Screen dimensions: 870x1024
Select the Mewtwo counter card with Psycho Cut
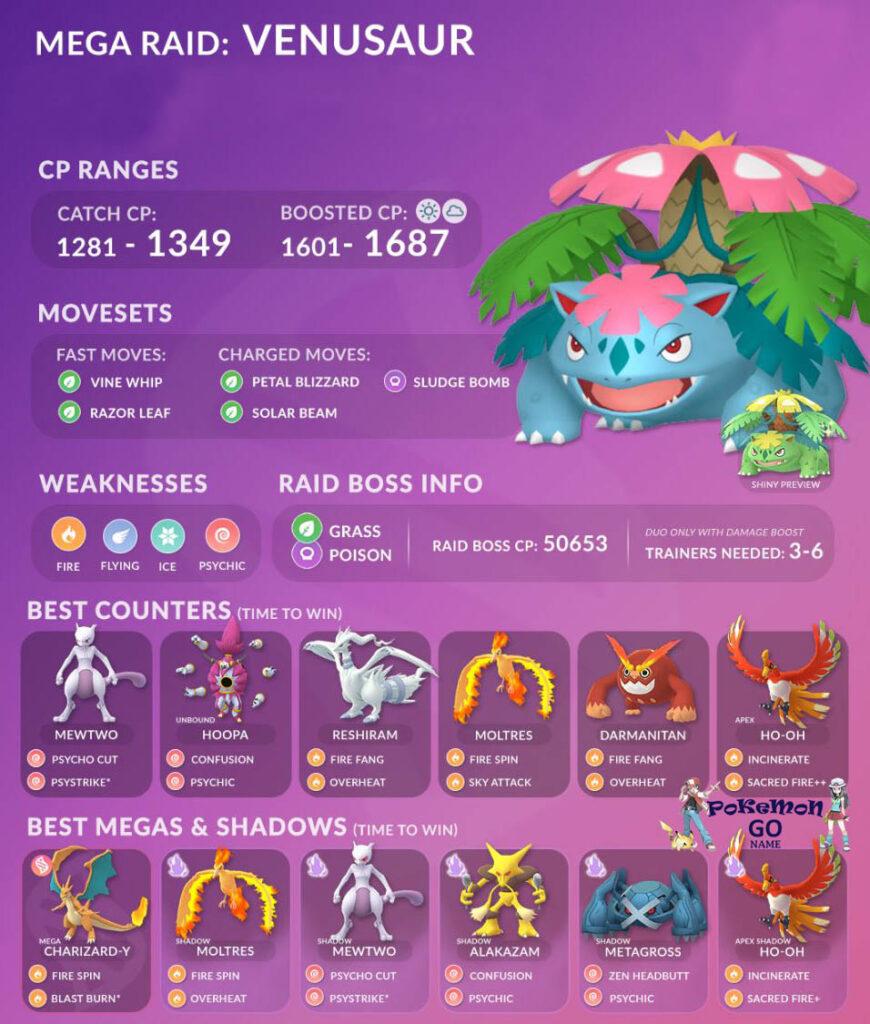[x=86, y=712]
